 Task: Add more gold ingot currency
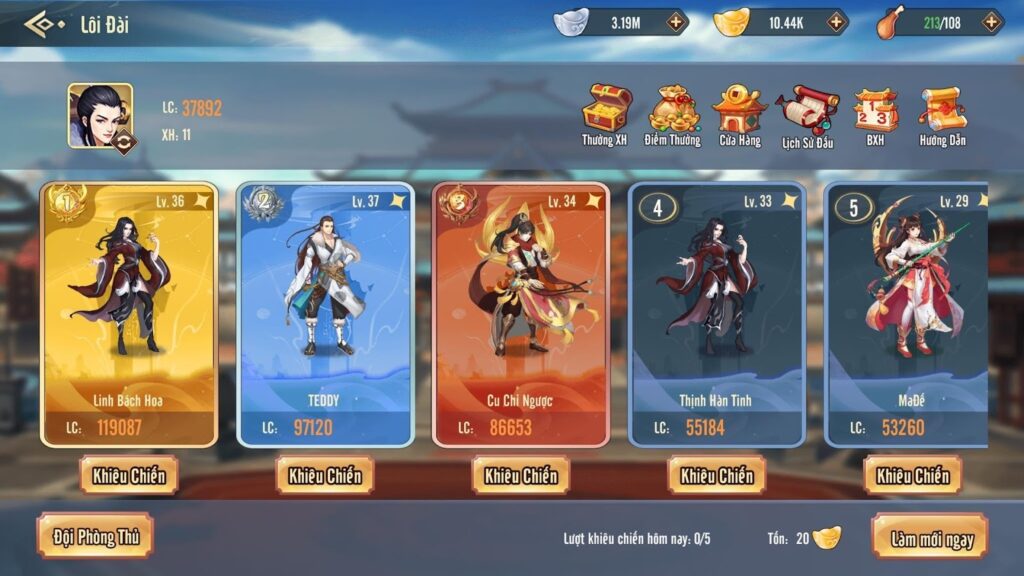point(834,22)
